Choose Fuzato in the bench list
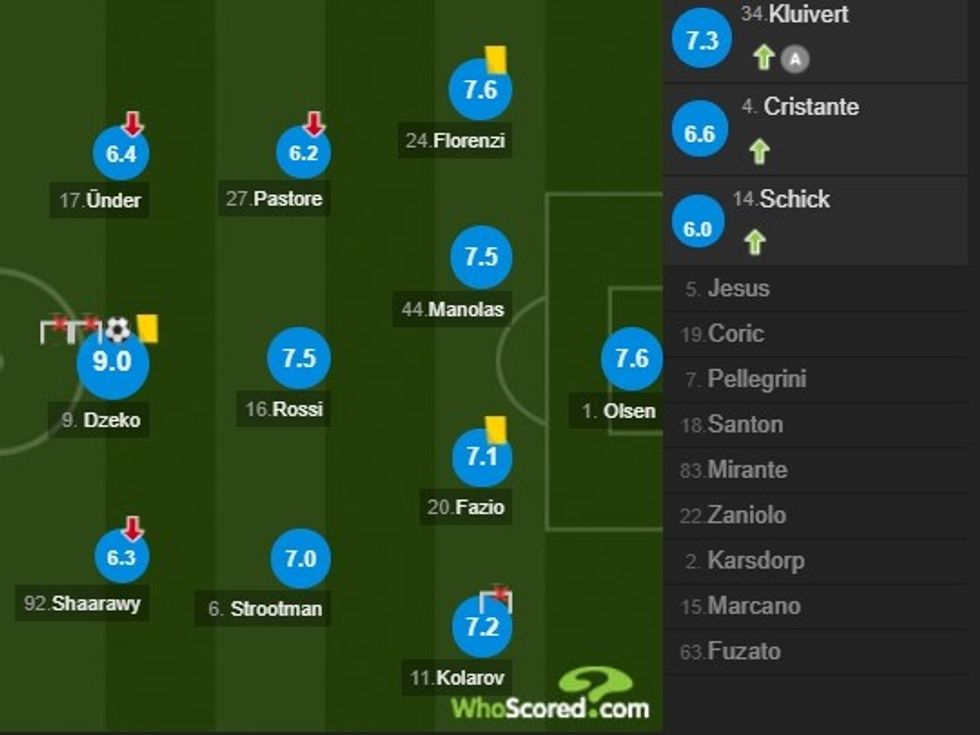980x735 pixels. 744,652
